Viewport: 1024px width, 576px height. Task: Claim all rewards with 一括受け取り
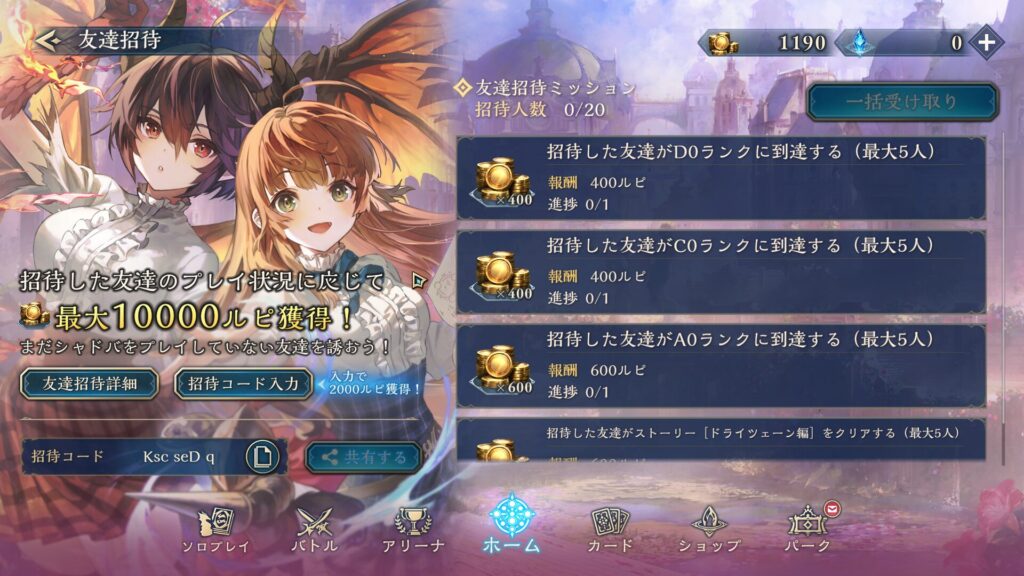click(902, 101)
